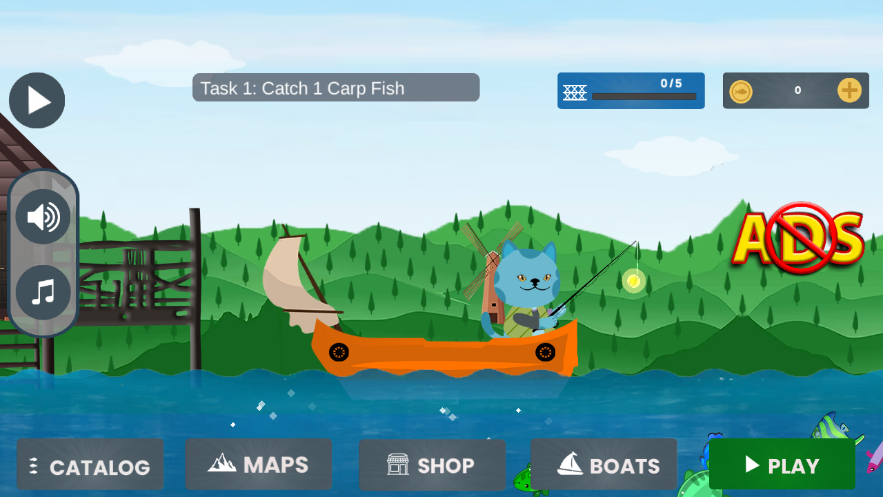Image resolution: width=883 pixels, height=497 pixels.
Task: Browse the BOATS selection
Action: point(604,465)
